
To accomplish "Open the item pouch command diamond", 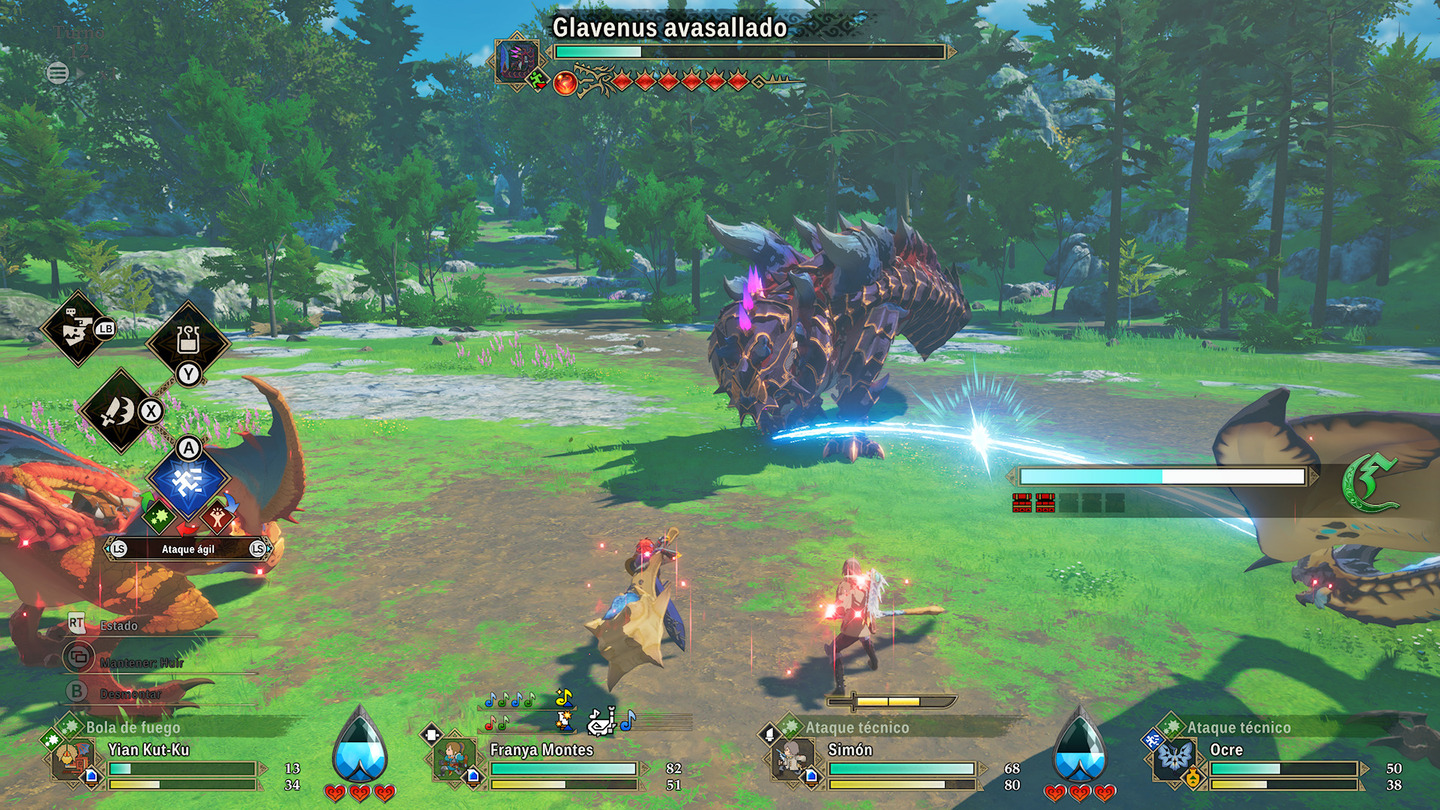I will (x=188, y=343).
